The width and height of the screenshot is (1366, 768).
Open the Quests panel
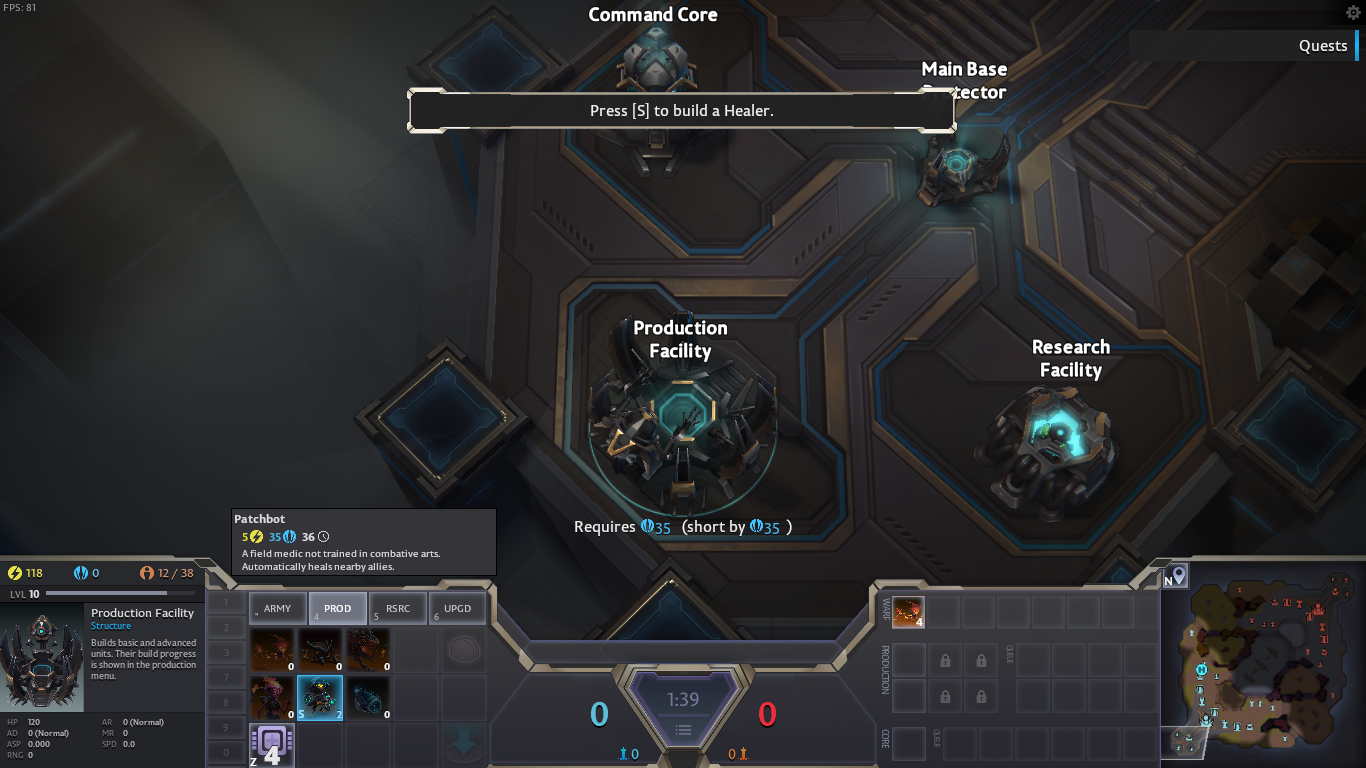click(1322, 46)
